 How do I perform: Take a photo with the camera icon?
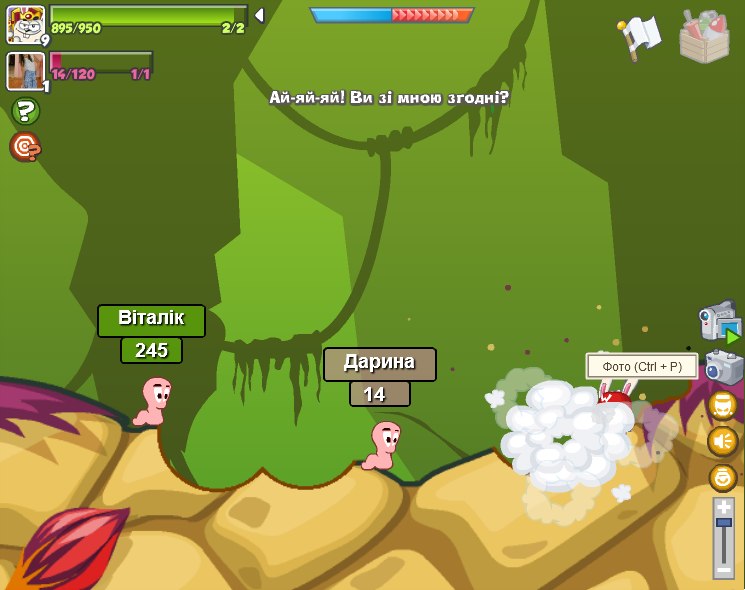(723, 367)
